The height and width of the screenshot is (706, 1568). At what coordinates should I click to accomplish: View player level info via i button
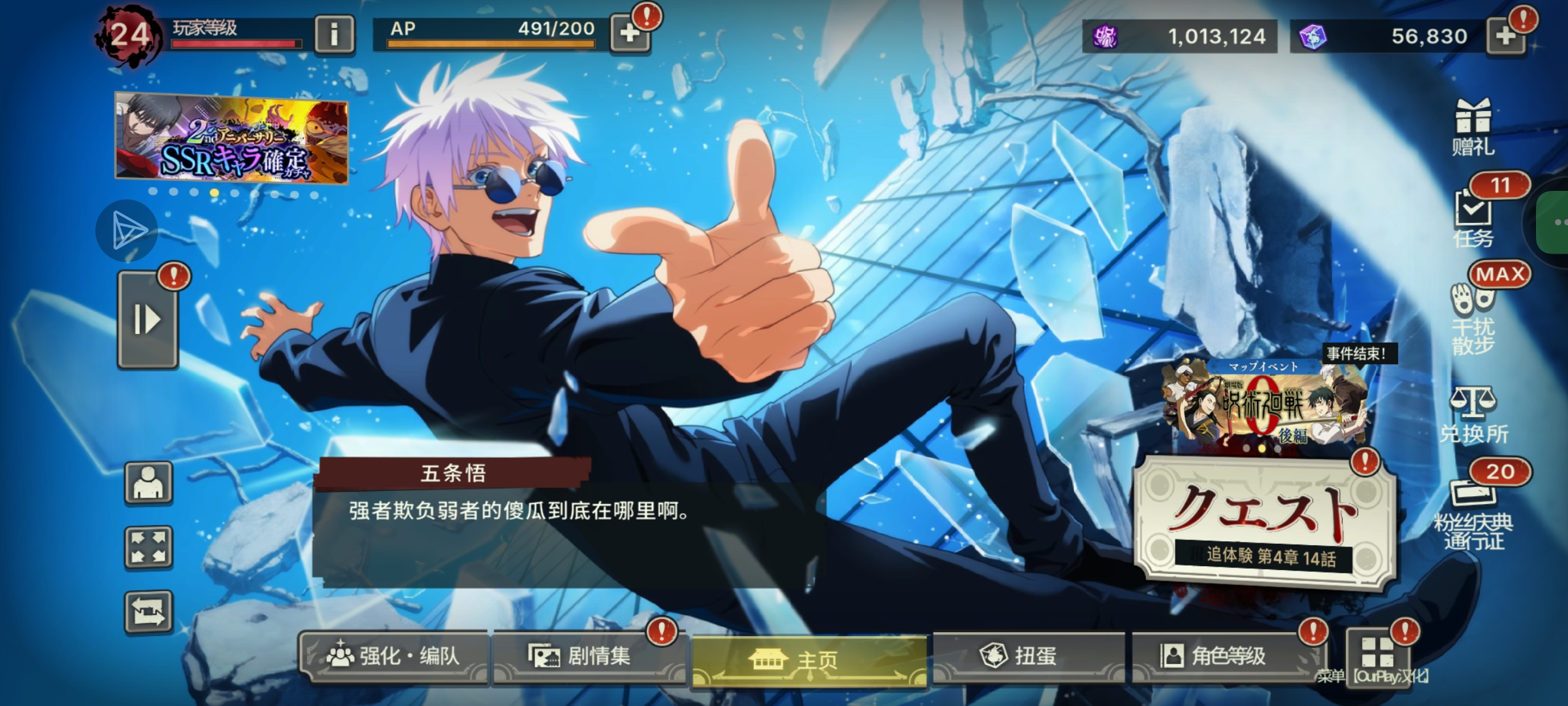[x=335, y=31]
